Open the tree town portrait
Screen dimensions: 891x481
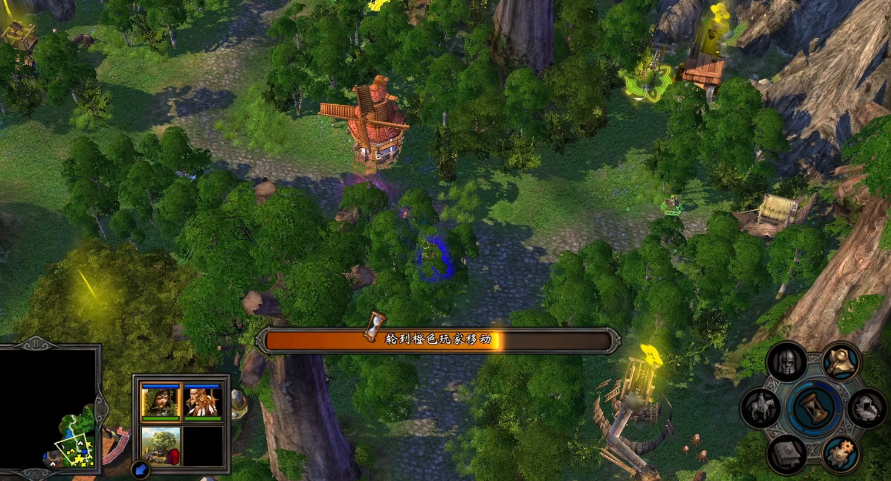click(x=160, y=443)
